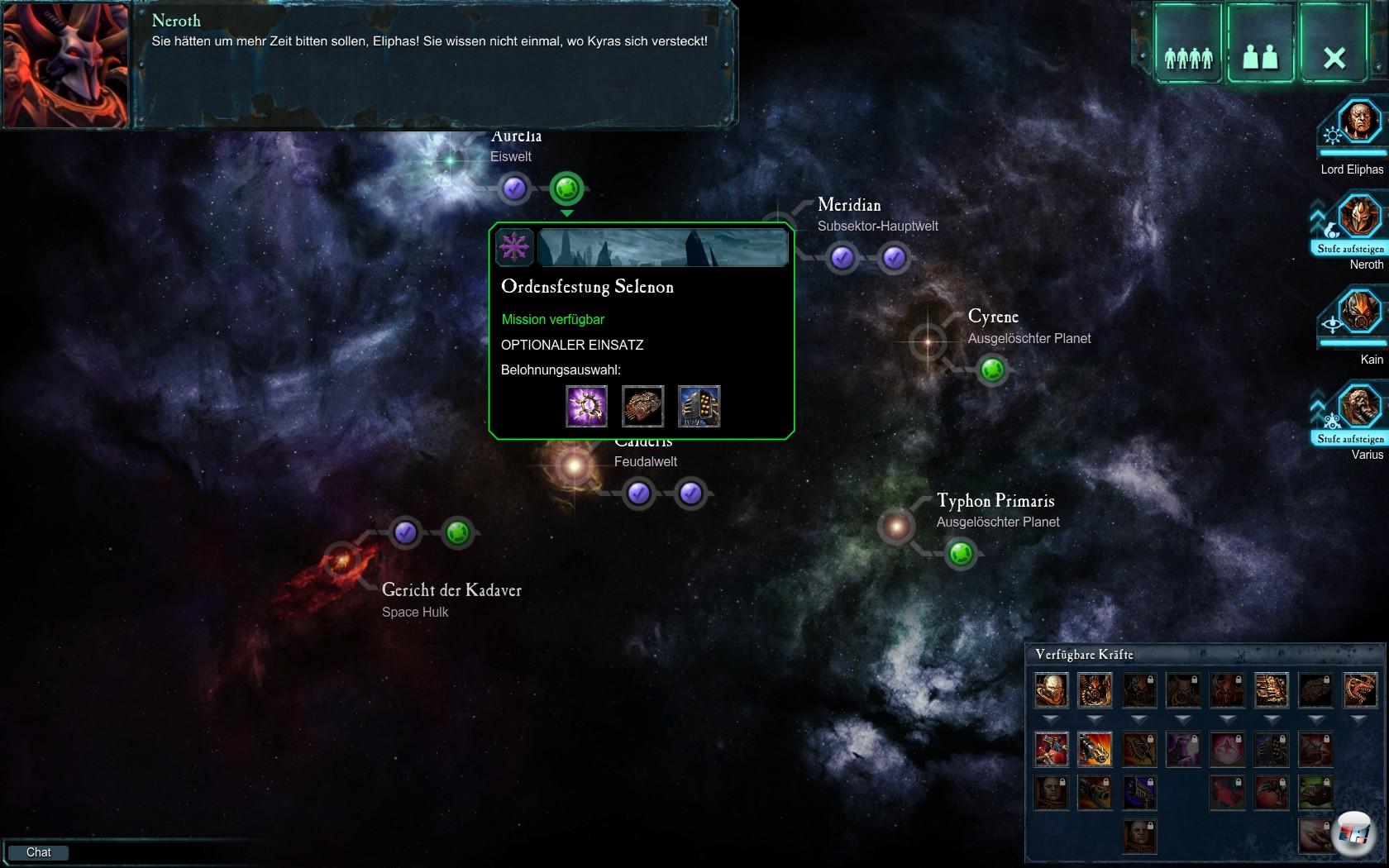The width and height of the screenshot is (1389, 868).
Task: Select the green Ordensfestung Selenon mission node
Action: click(566, 188)
